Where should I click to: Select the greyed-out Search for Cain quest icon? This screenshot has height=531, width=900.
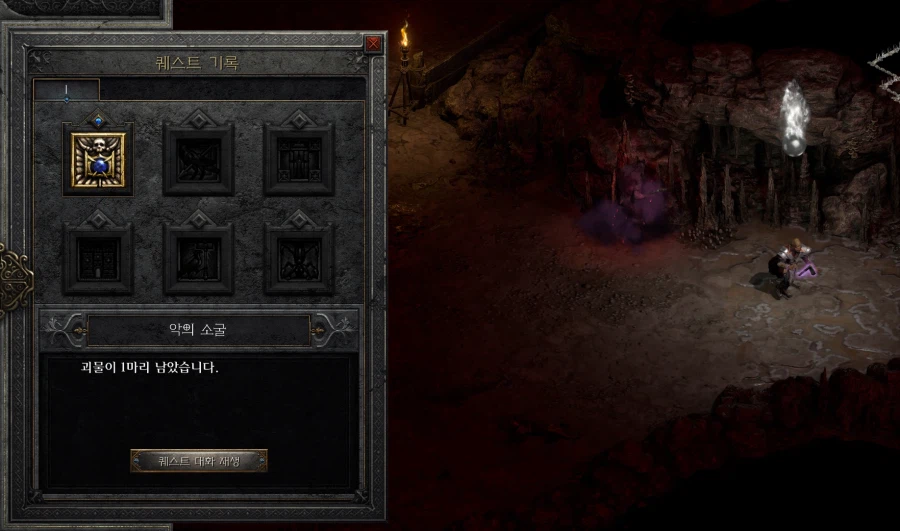pyautogui.click(x=298, y=159)
